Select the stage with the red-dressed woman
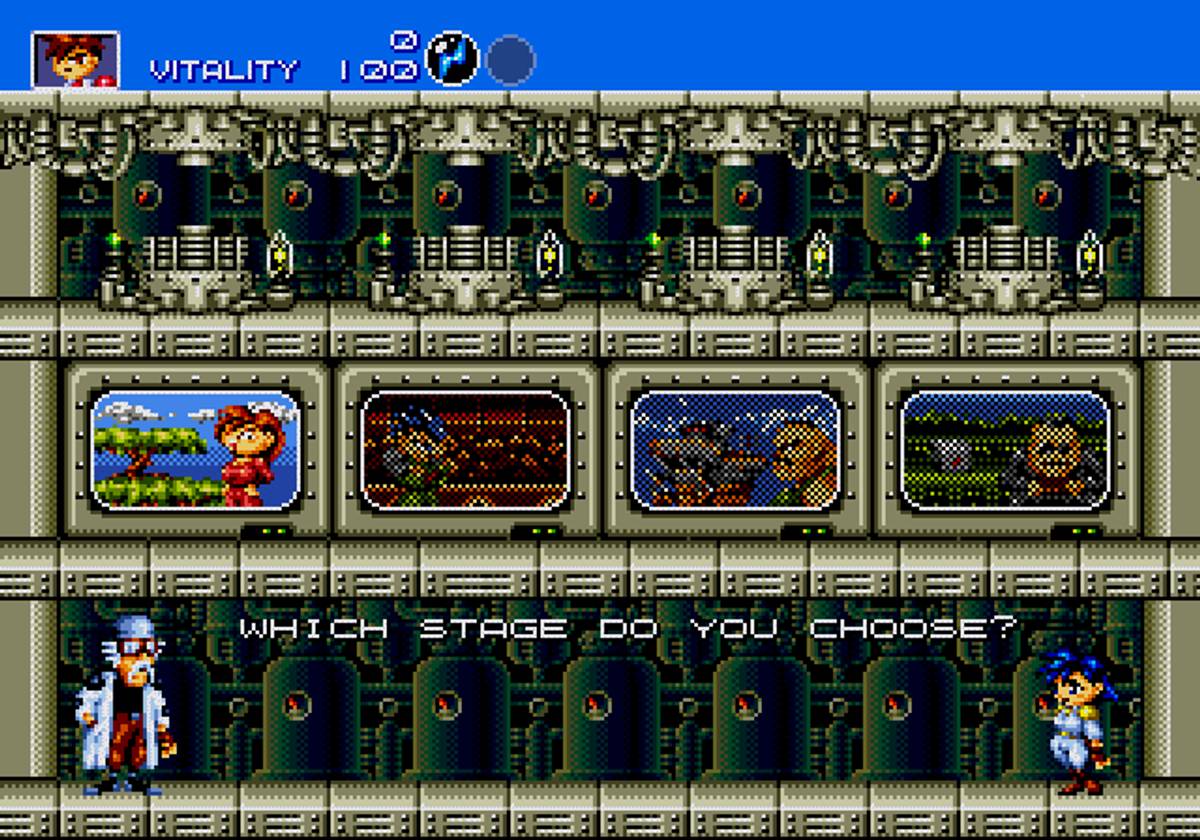Viewport: 1200px width, 840px height. pyautogui.click(x=196, y=449)
